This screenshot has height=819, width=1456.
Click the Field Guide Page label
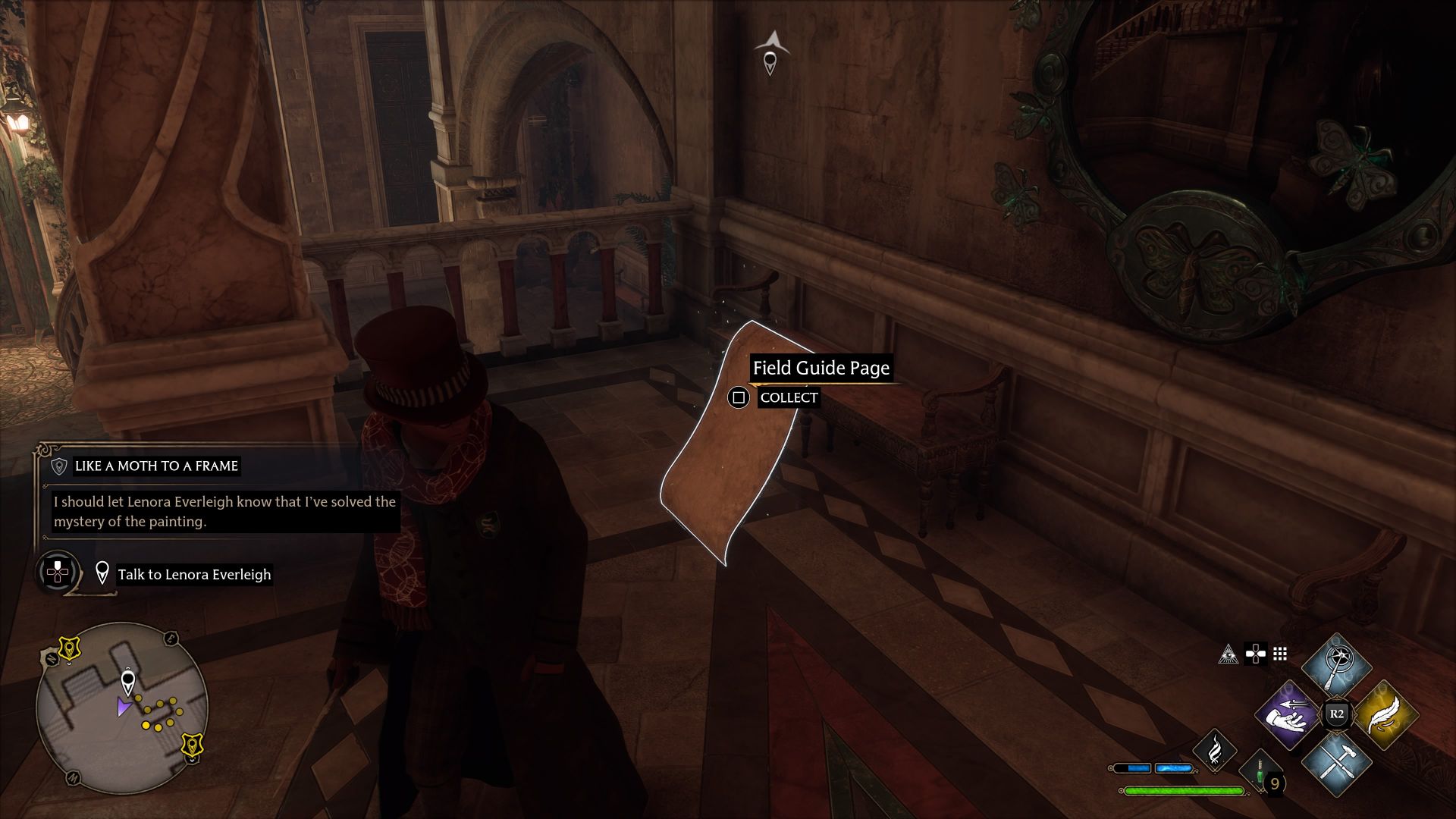click(821, 369)
